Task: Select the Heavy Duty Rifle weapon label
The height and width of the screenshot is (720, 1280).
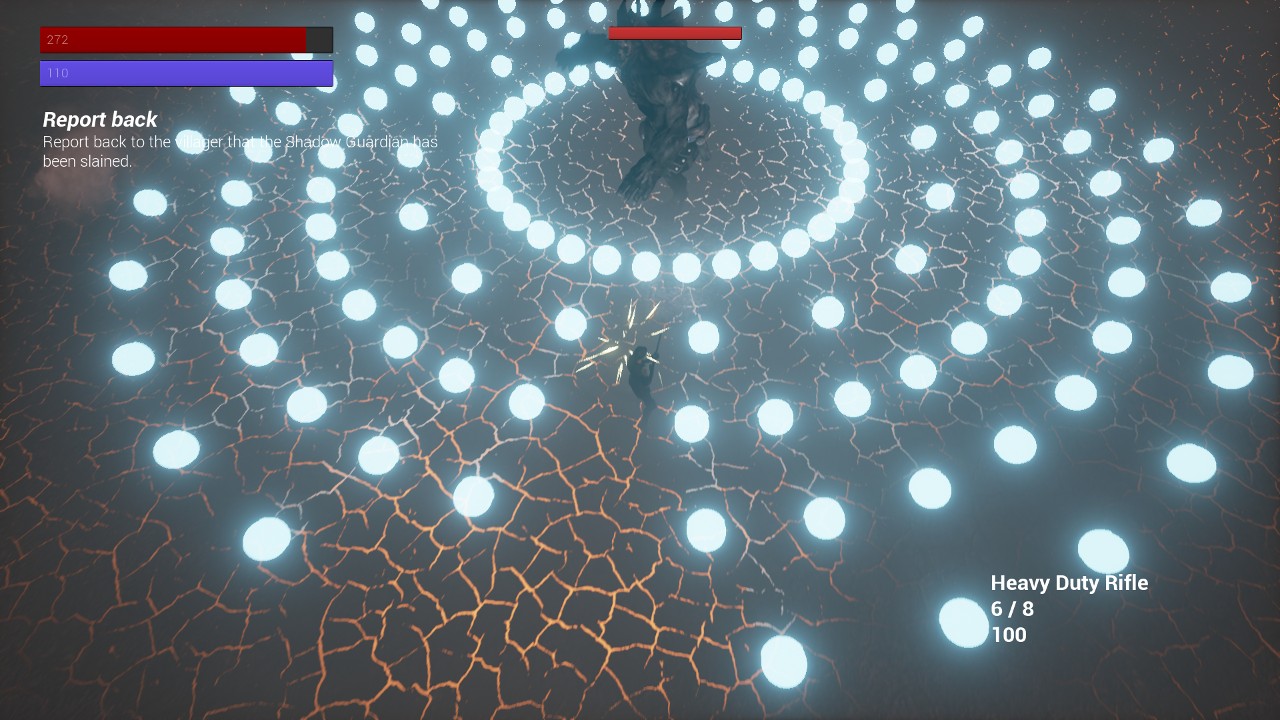Action: pos(1069,583)
